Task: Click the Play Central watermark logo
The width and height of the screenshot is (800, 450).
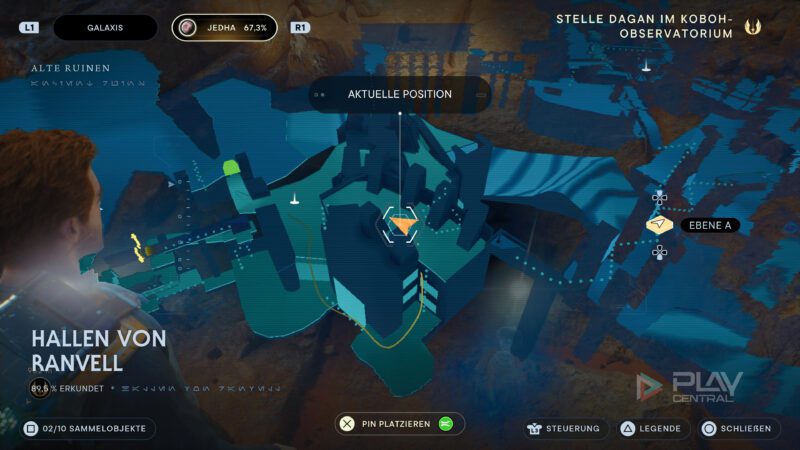Action: (690, 387)
